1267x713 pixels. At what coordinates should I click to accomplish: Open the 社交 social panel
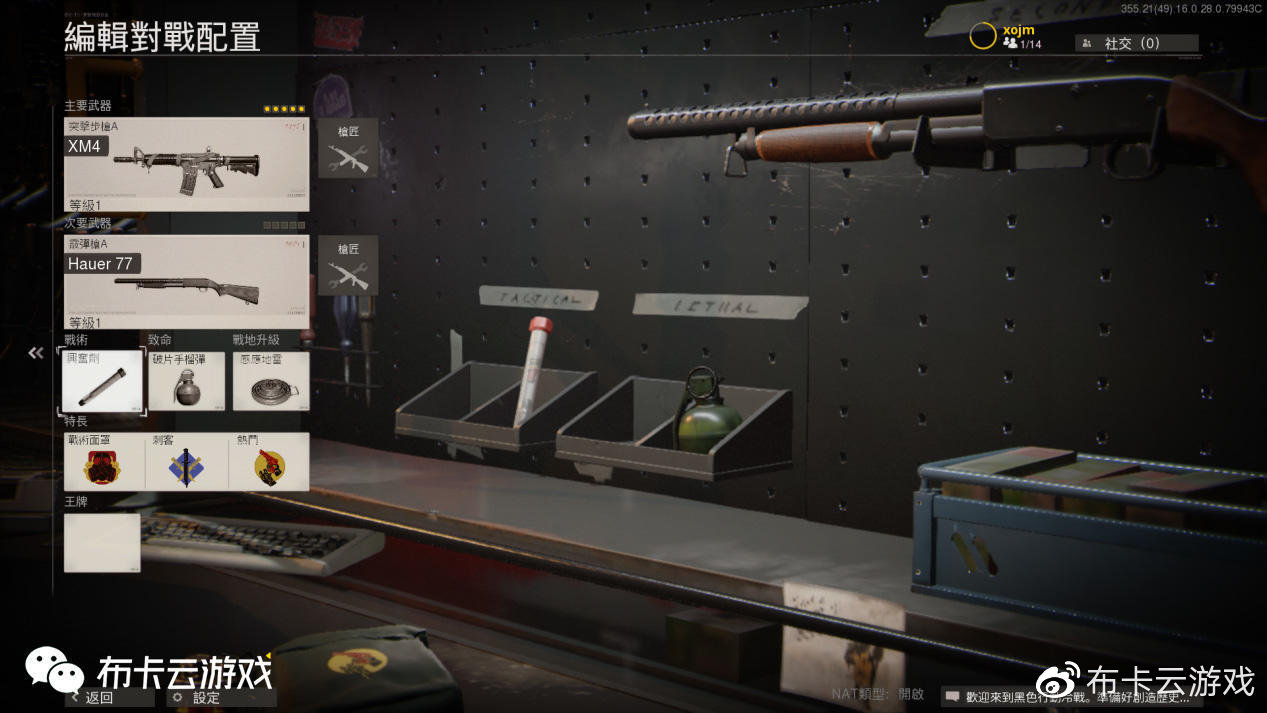coord(1136,43)
